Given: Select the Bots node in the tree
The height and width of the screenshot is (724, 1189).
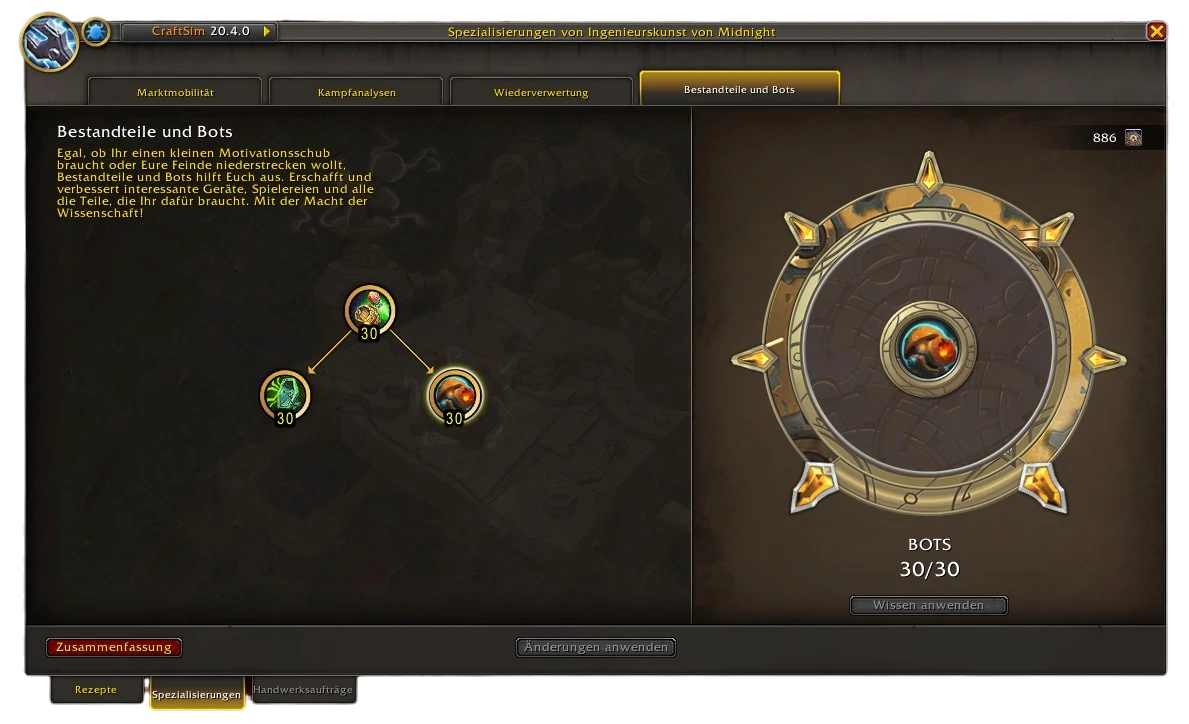Looking at the screenshot, I should [x=454, y=394].
